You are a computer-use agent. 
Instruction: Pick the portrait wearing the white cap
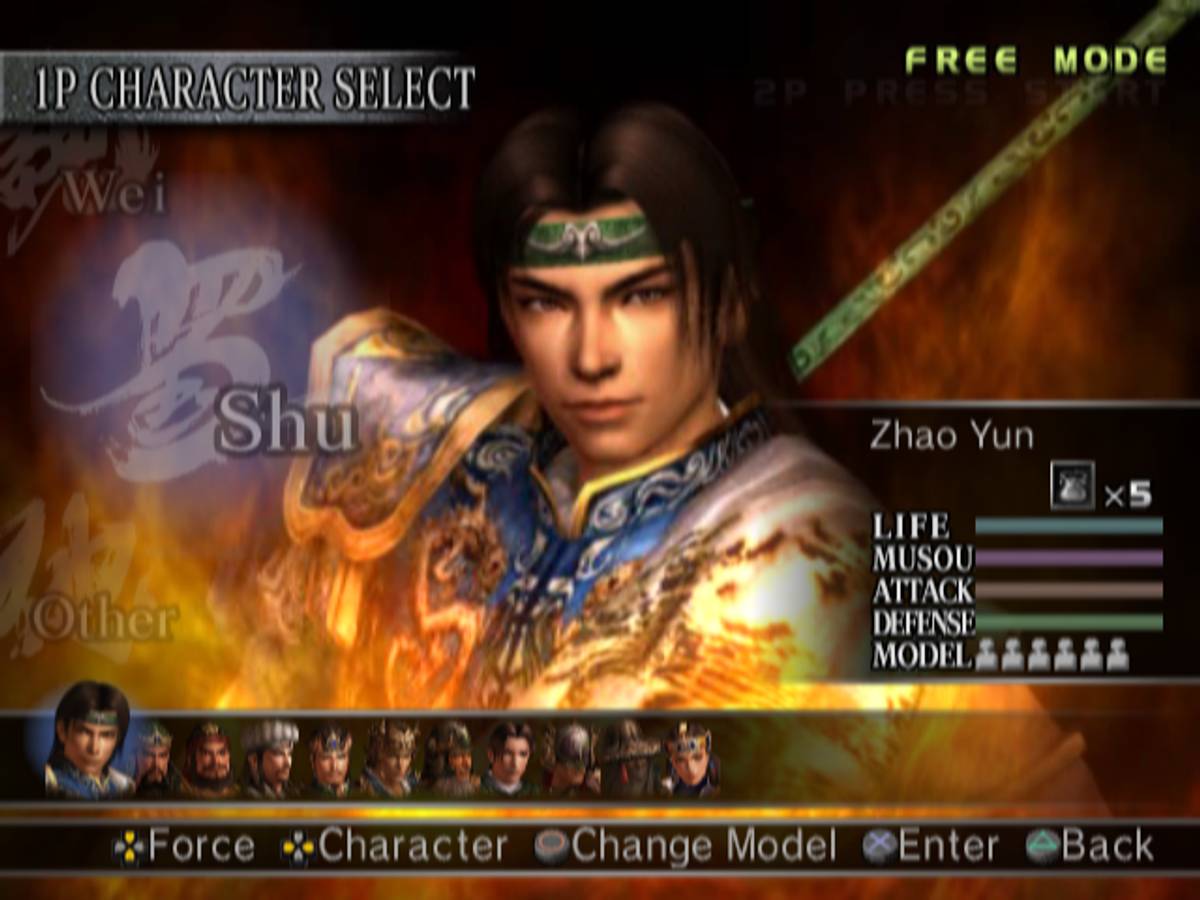tap(270, 757)
